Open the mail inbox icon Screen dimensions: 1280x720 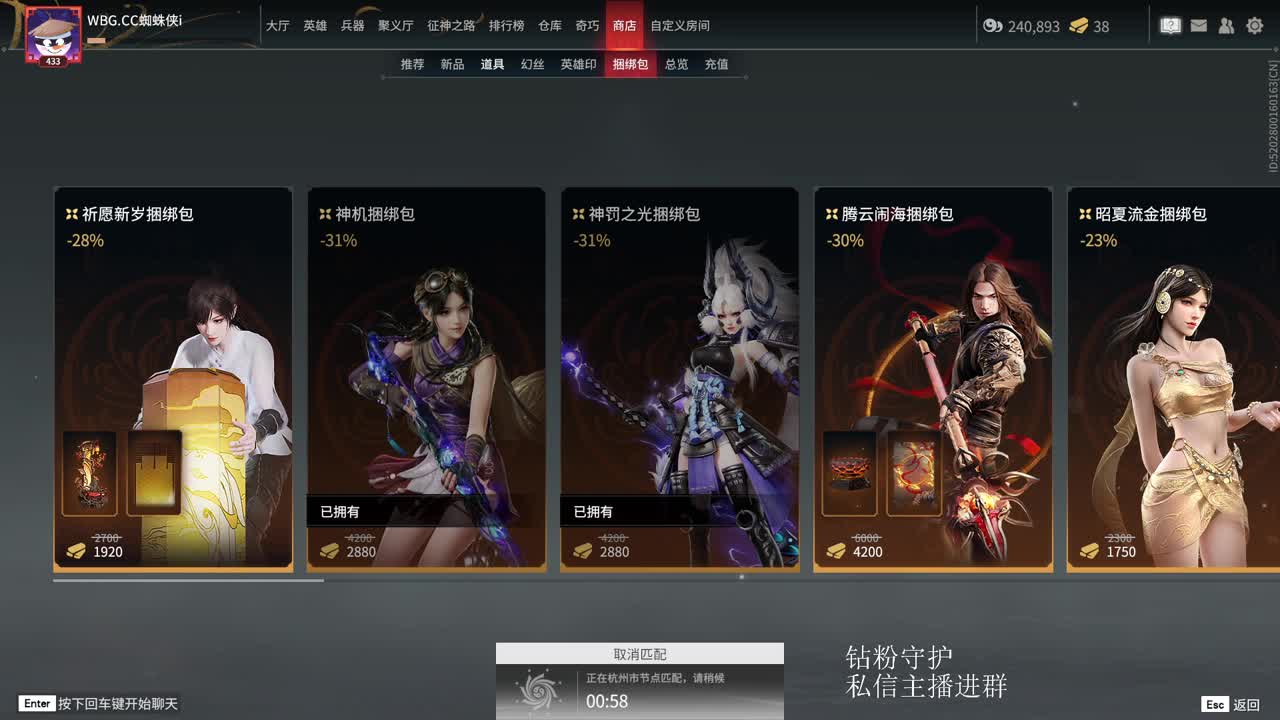click(x=1199, y=26)
